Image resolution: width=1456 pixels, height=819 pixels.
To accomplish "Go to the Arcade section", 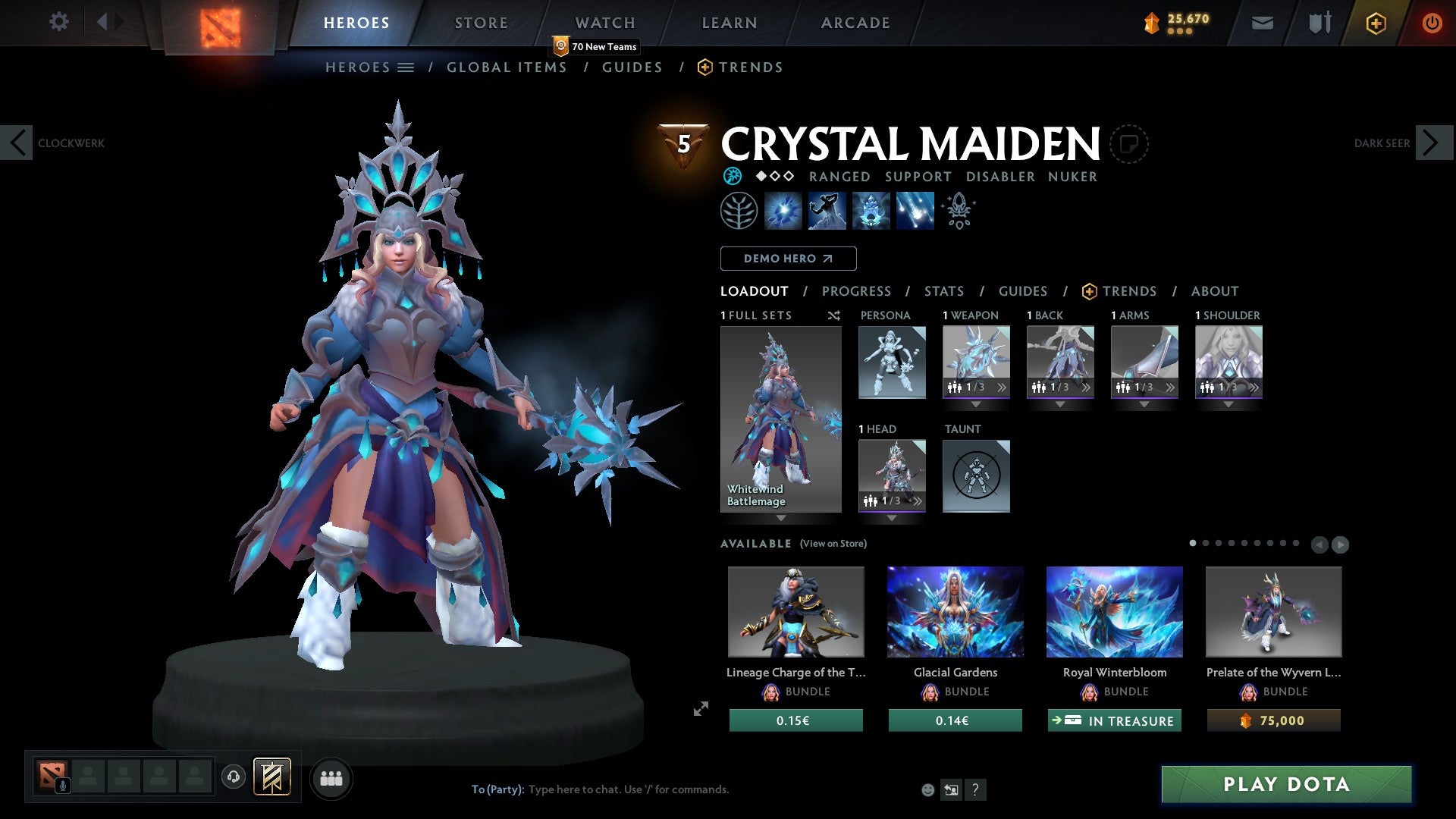I will click(x=855, y=23).
